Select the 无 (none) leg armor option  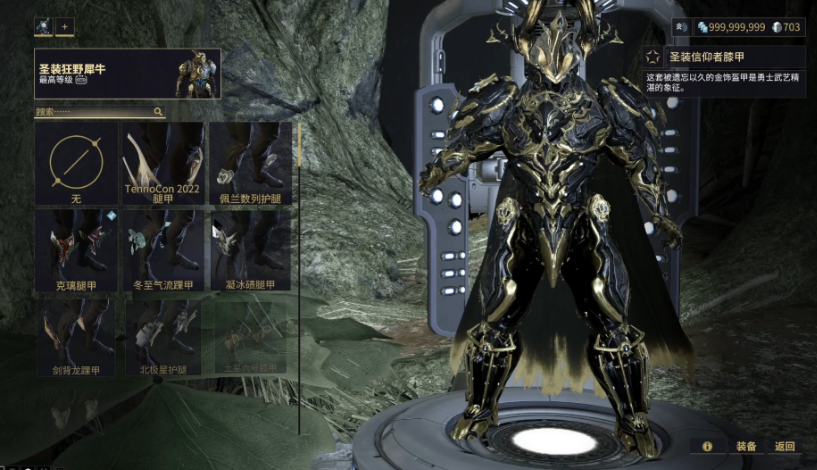coord(76,163)
